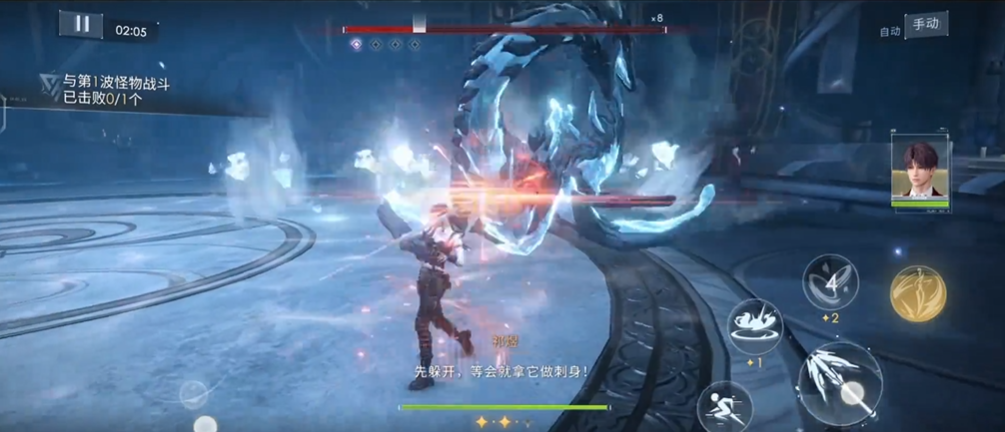Hit the running figure dodge button
Image resolution: width=1005 pixels, height=432 pixels.
(724, 407)
